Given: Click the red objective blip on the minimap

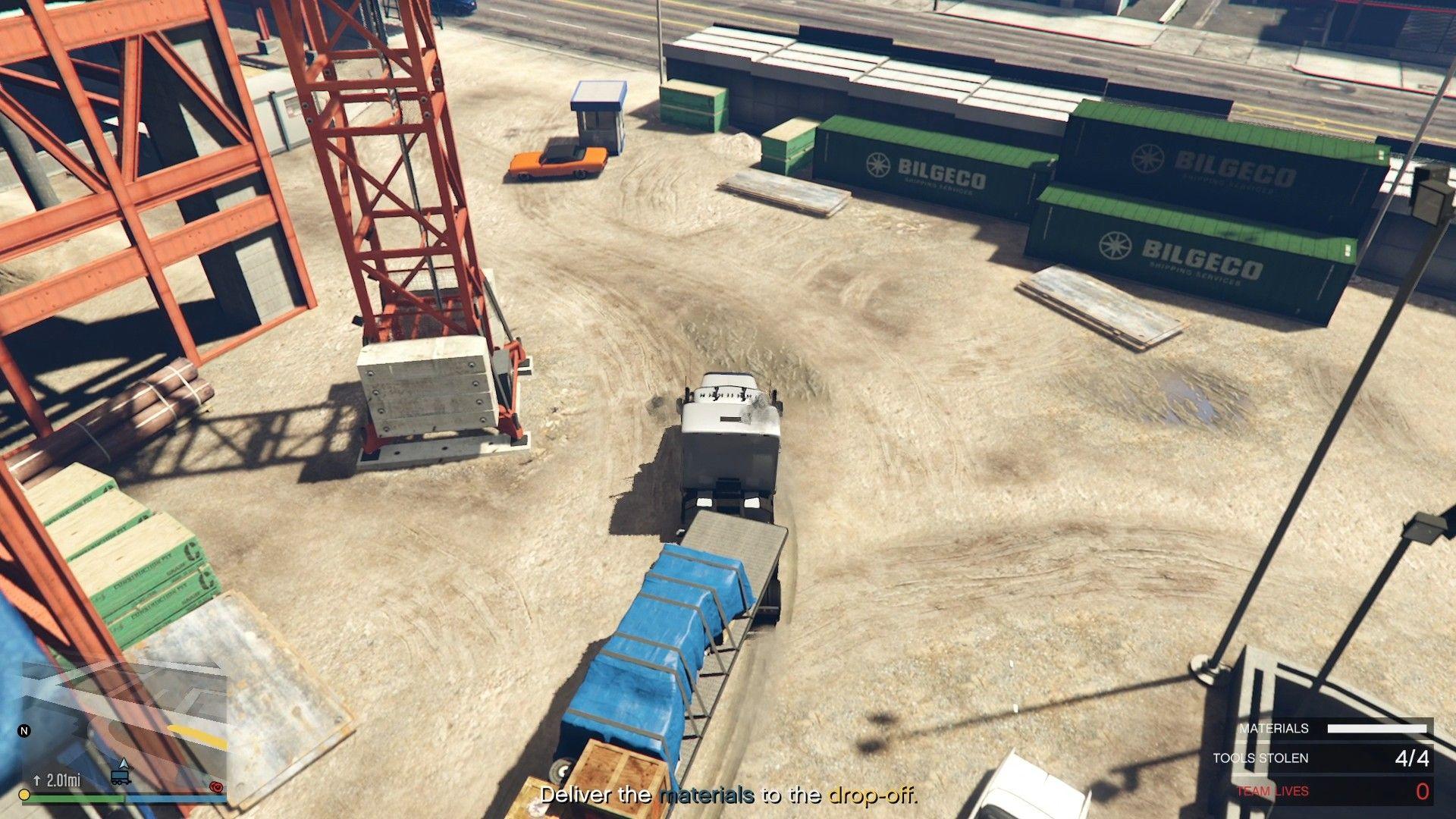Looking at the screenshot, I should pyautogui.click(x=216, y=787).
